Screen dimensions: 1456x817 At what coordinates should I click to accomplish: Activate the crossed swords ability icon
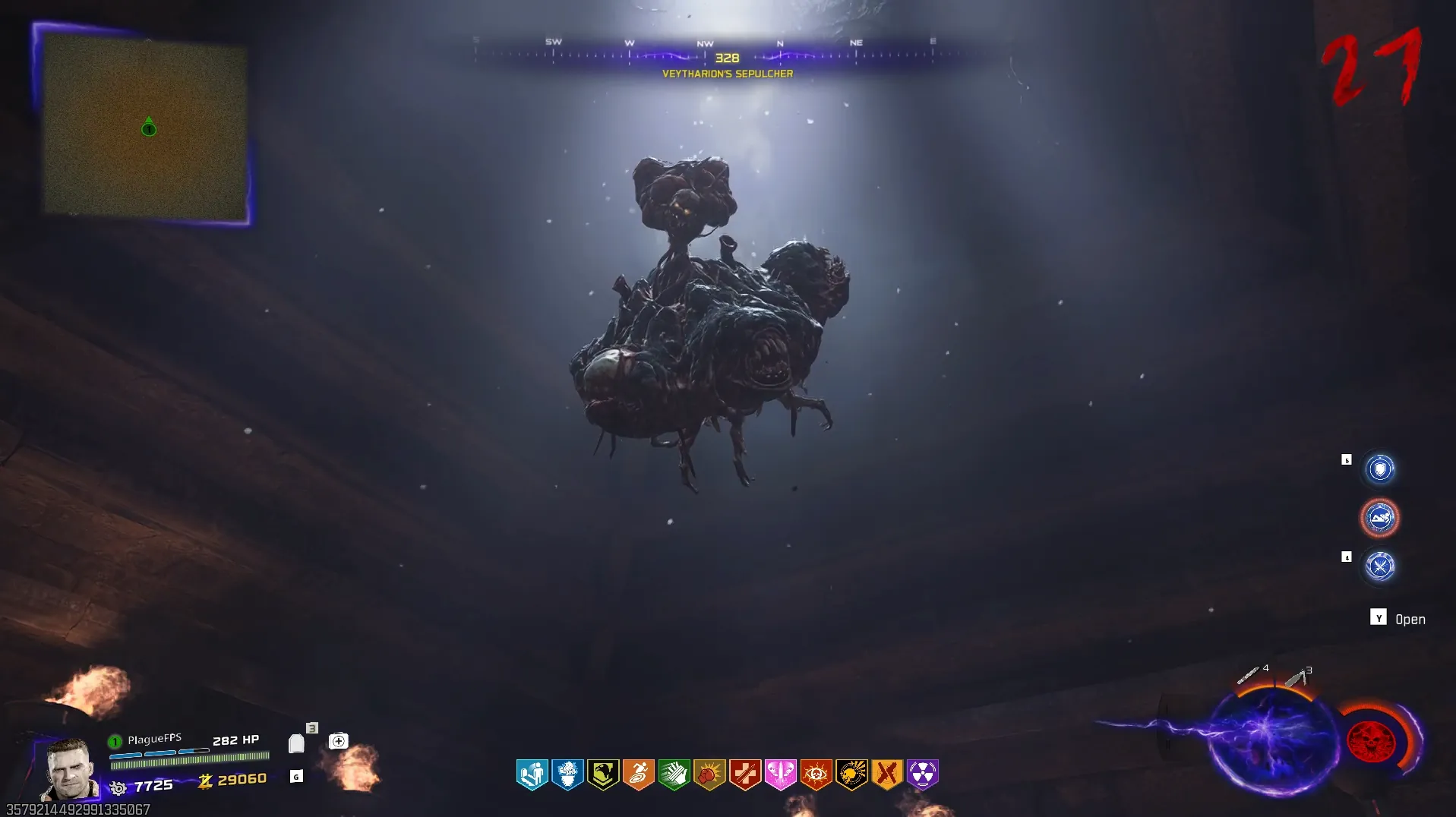(x=1380, y=566)
